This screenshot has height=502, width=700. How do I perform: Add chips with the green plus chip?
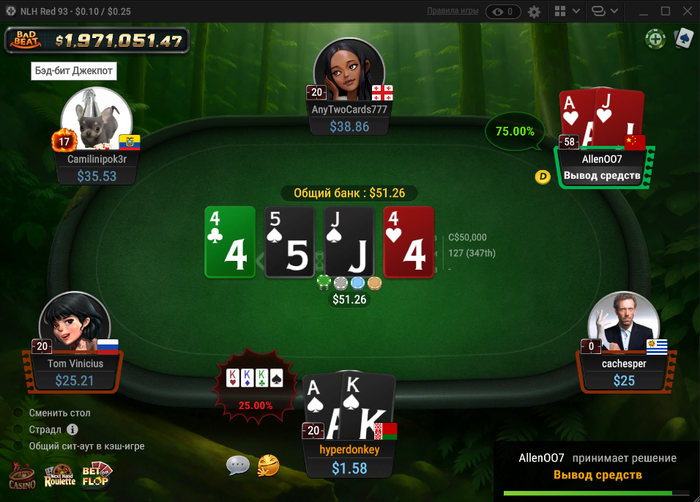pos(655,39)
